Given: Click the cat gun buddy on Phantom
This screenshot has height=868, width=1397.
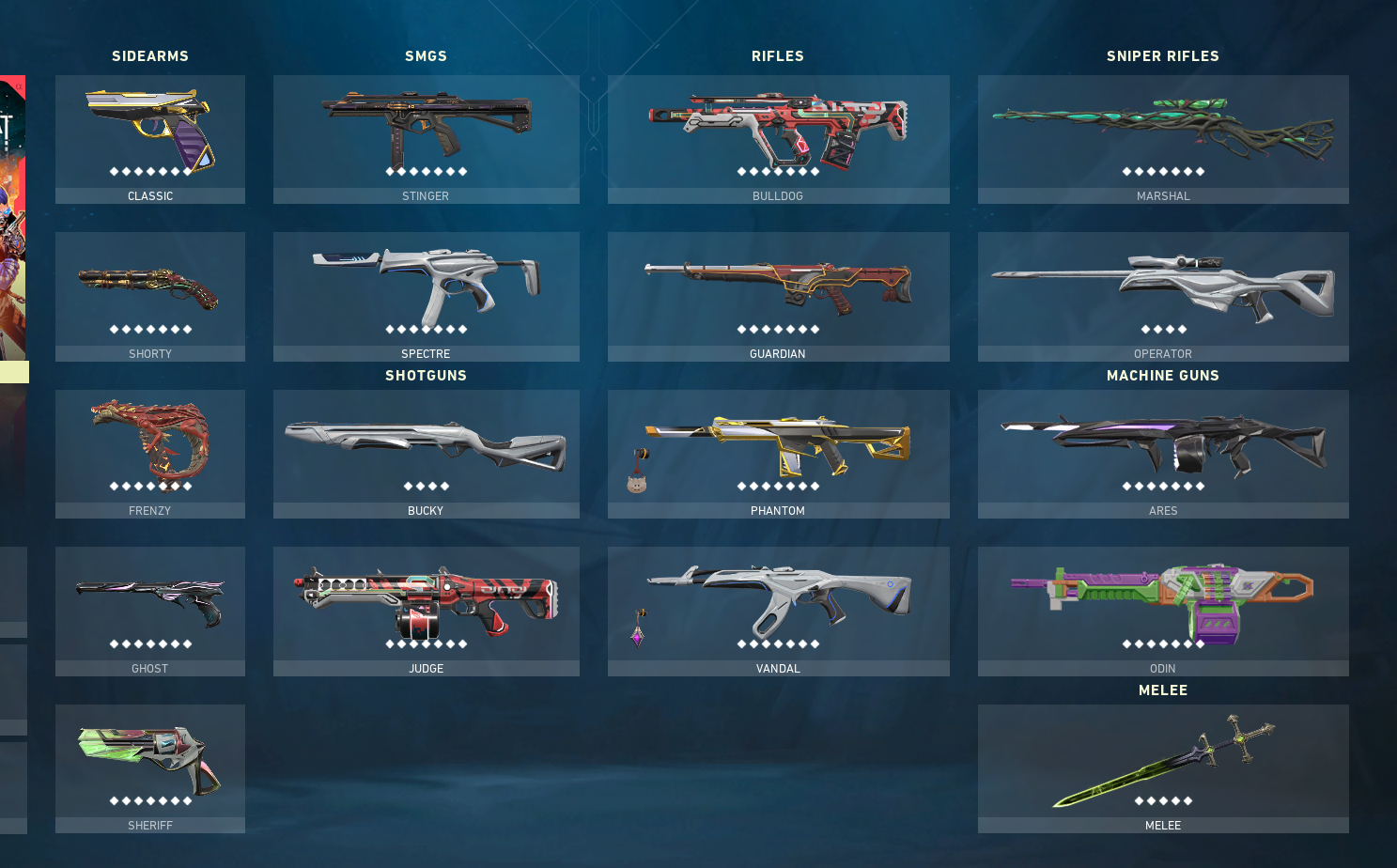Looking at the screenshot, I should pos(637,483).
